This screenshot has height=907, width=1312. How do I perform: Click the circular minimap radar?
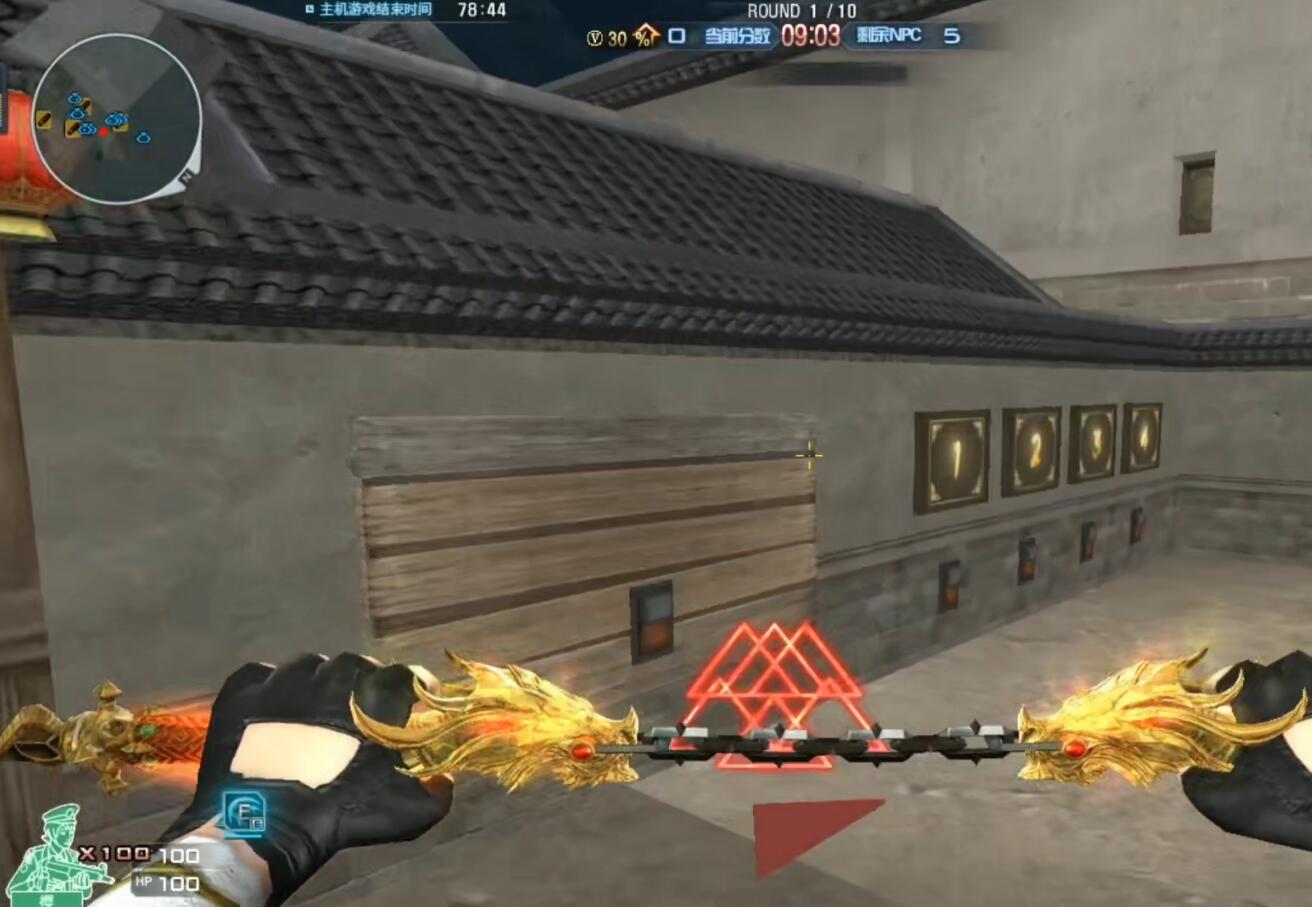(x=116, y=118)
